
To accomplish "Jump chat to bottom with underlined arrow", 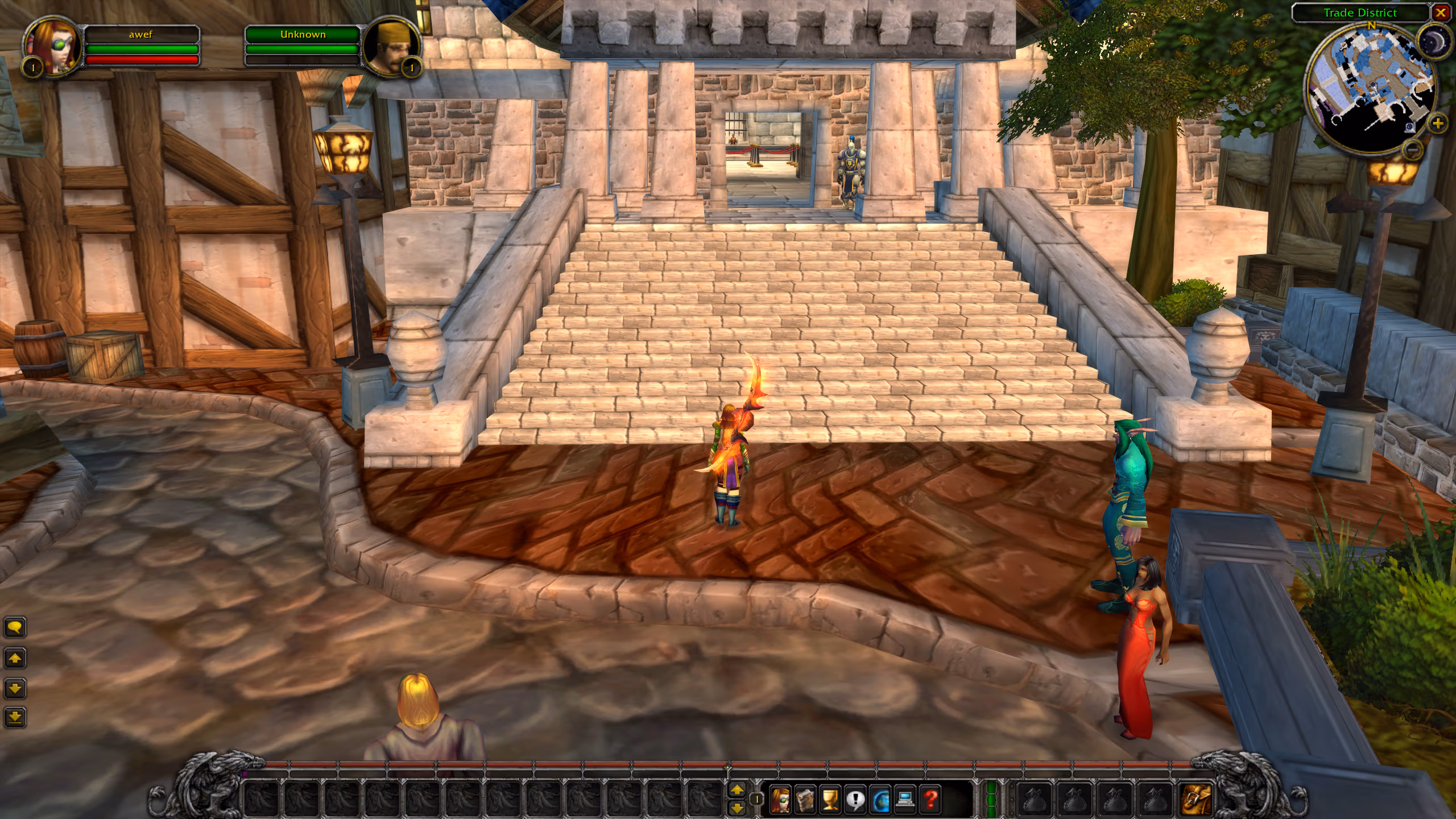I will click(x=15, y=718).
